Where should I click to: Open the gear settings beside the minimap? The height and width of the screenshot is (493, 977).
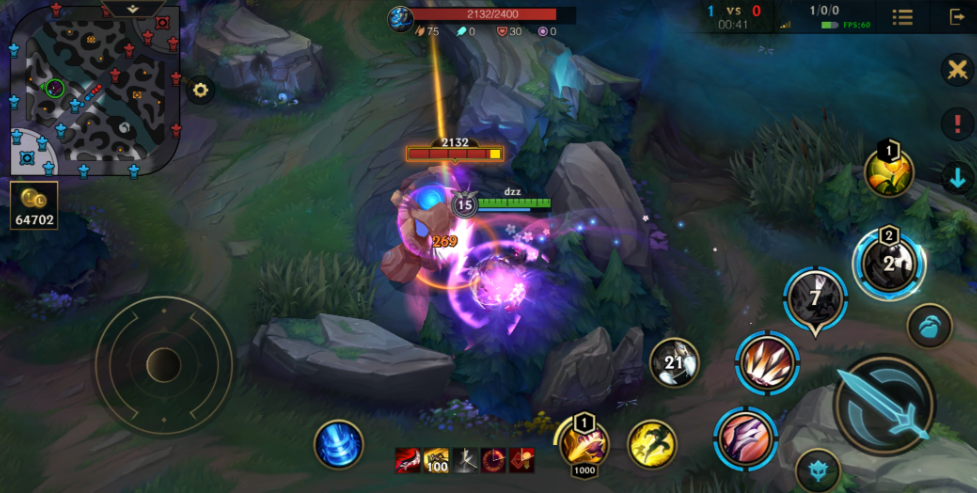201,90
